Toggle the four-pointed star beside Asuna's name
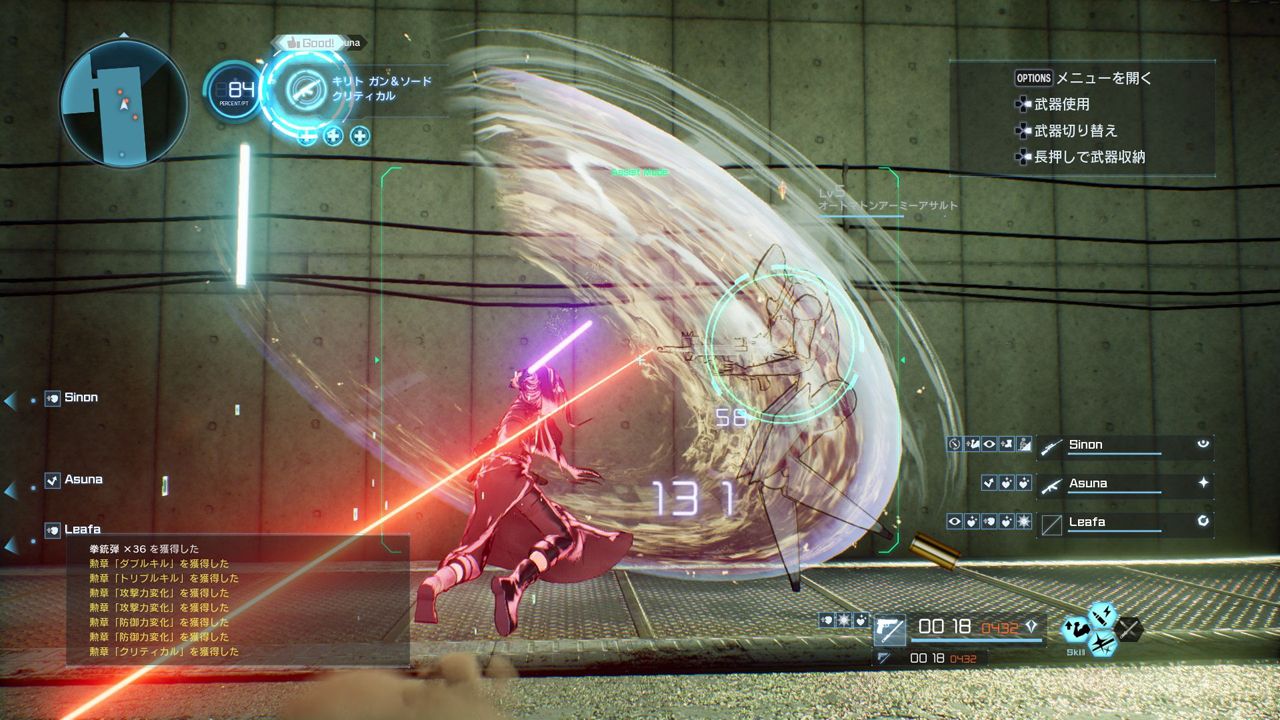Screen dimensions: 1280x720 click(1204, 482)
